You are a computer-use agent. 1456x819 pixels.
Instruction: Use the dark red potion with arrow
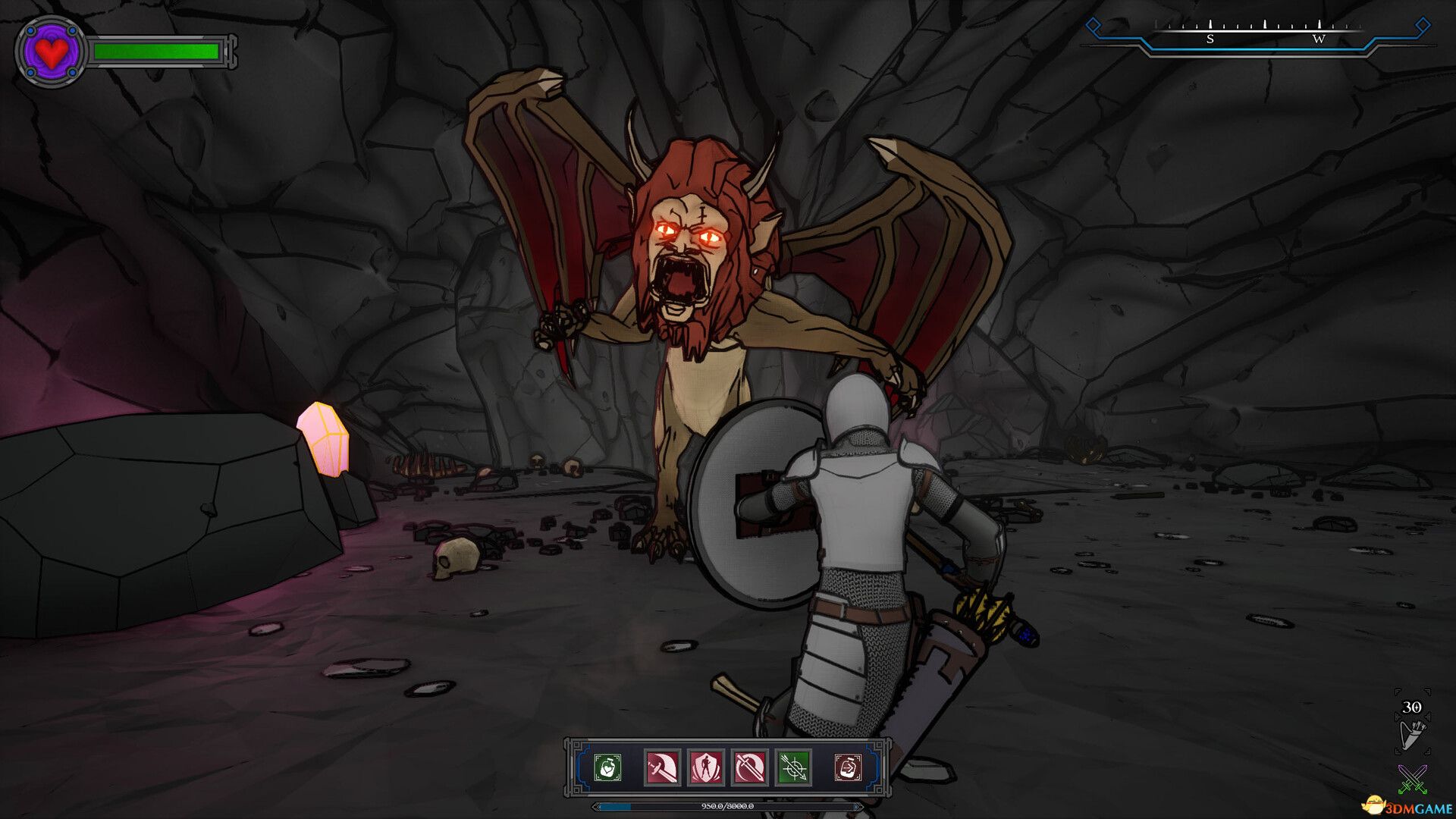(x=849, y=767)
